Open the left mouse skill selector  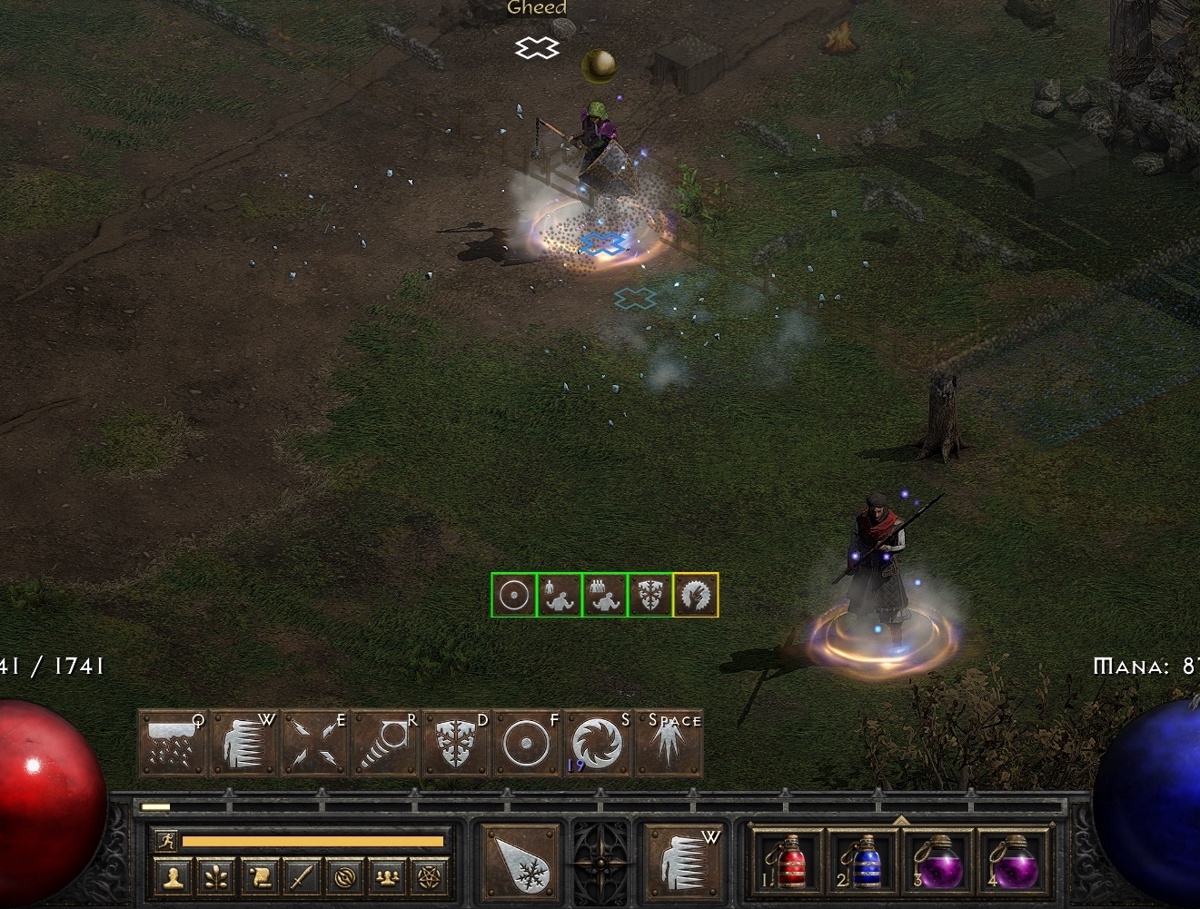pyautogui.click(x=521, y=863)
